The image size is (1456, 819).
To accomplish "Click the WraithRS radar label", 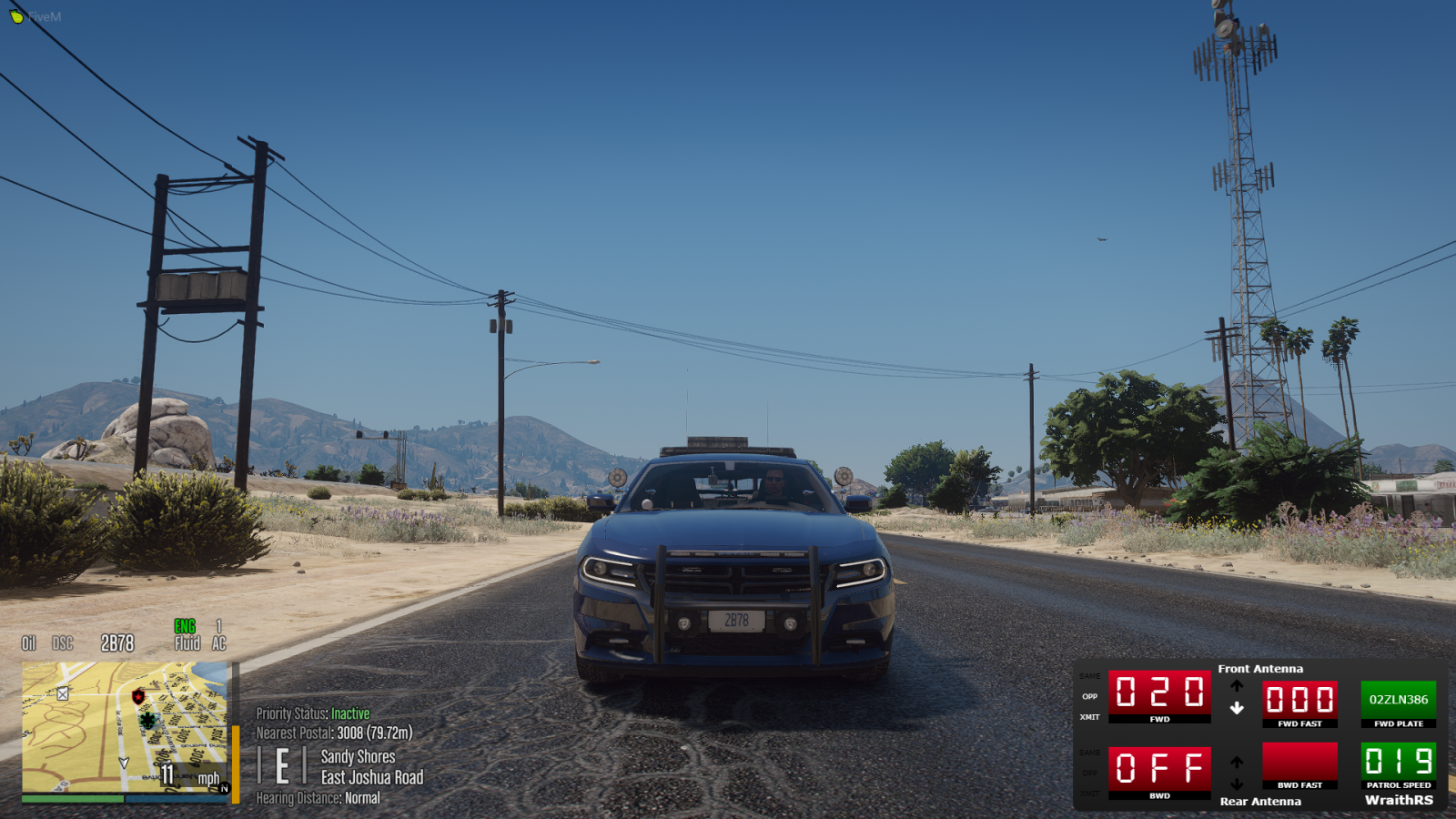I will (x=1399, y=801).
